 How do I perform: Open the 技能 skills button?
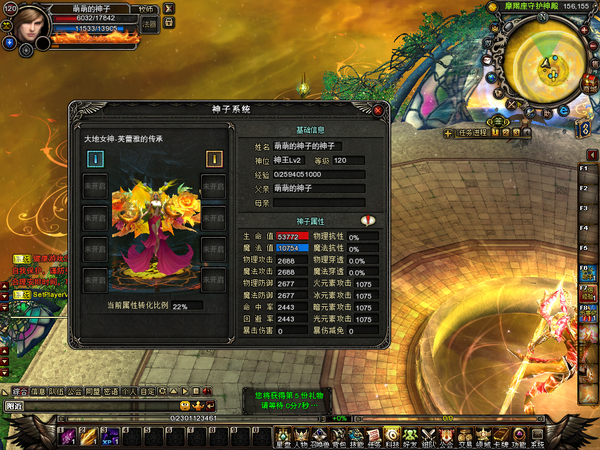tap(356, 436)
